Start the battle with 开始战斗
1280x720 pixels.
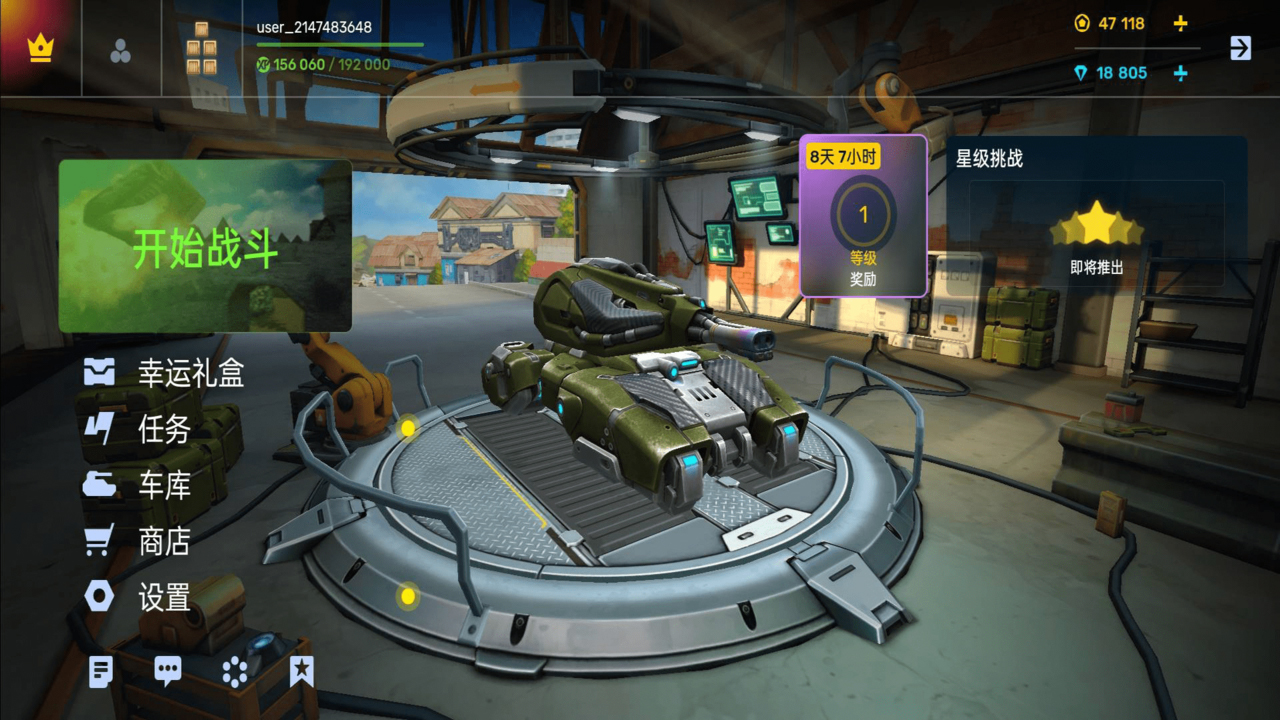tap(205, 247)
